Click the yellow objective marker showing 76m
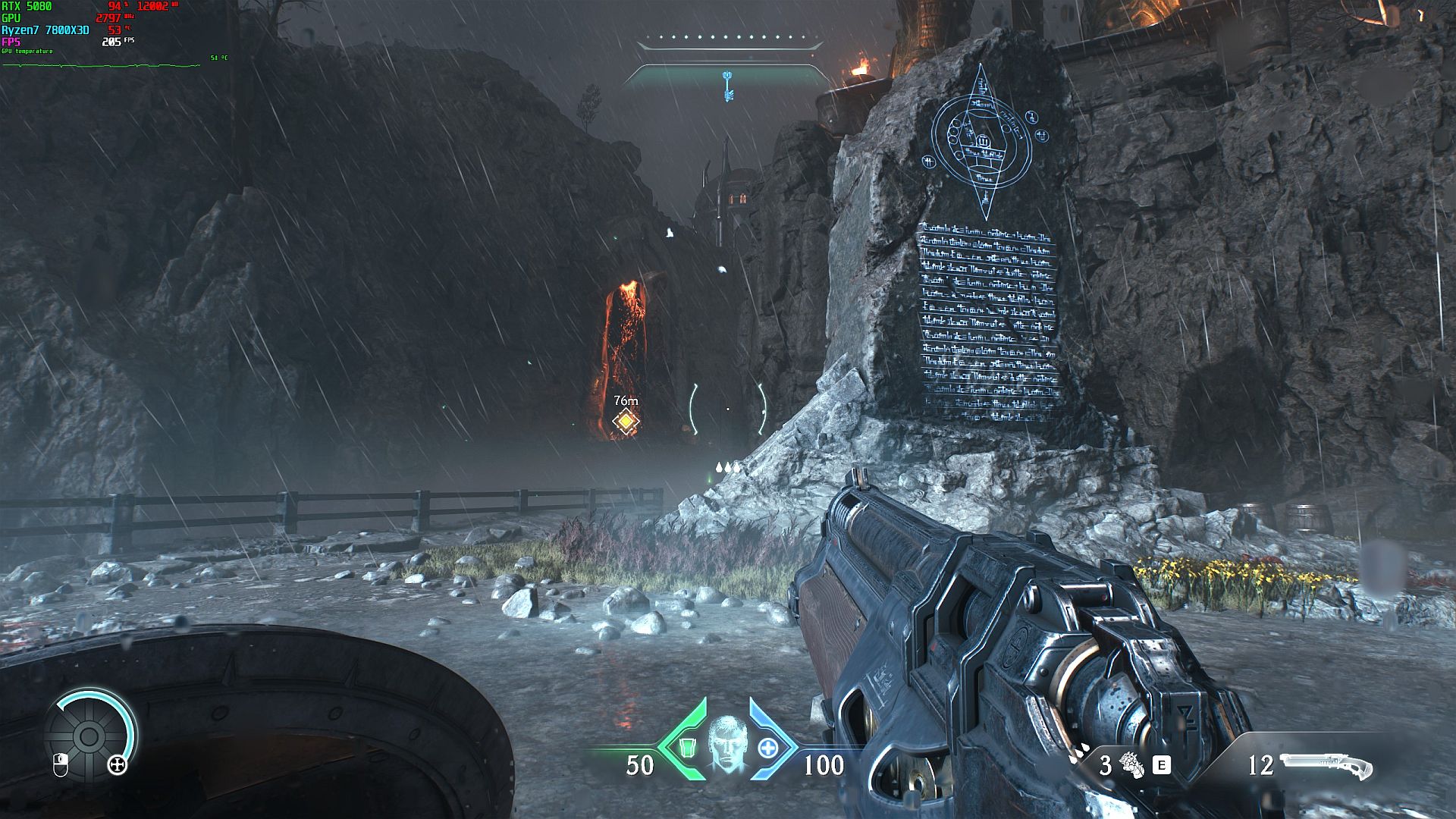The width and height of the screenshot is (1456, 819). [626, 421]
